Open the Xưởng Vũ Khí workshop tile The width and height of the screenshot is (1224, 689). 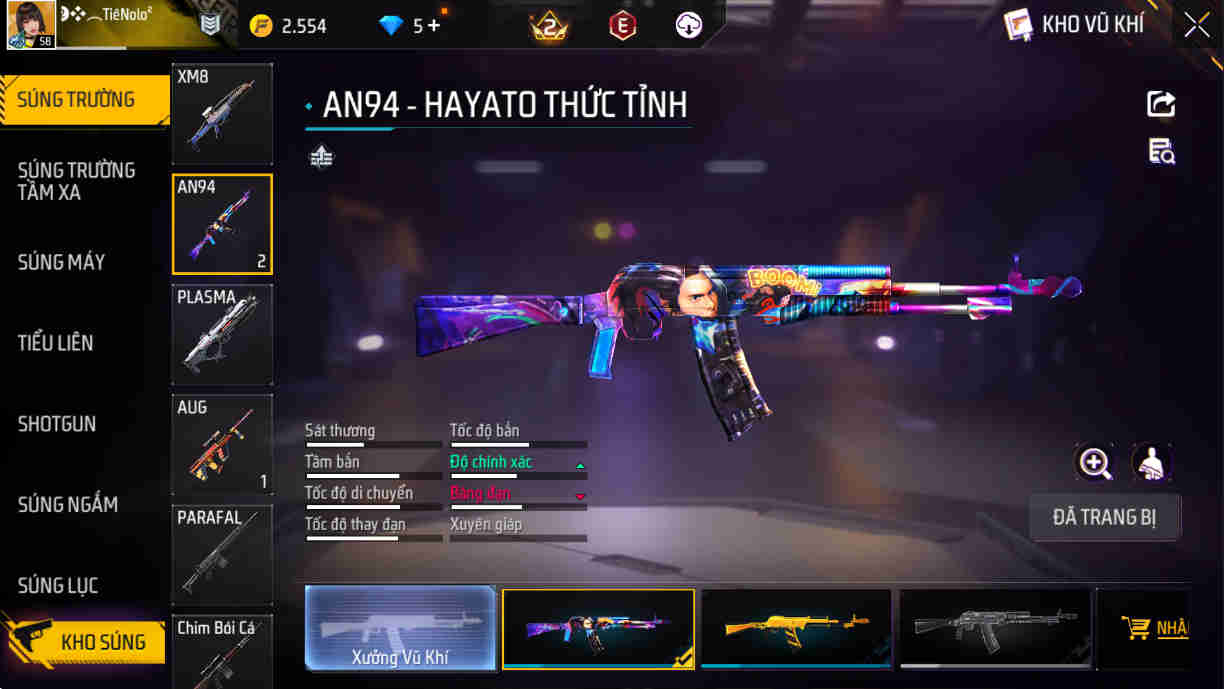[400, 628]
